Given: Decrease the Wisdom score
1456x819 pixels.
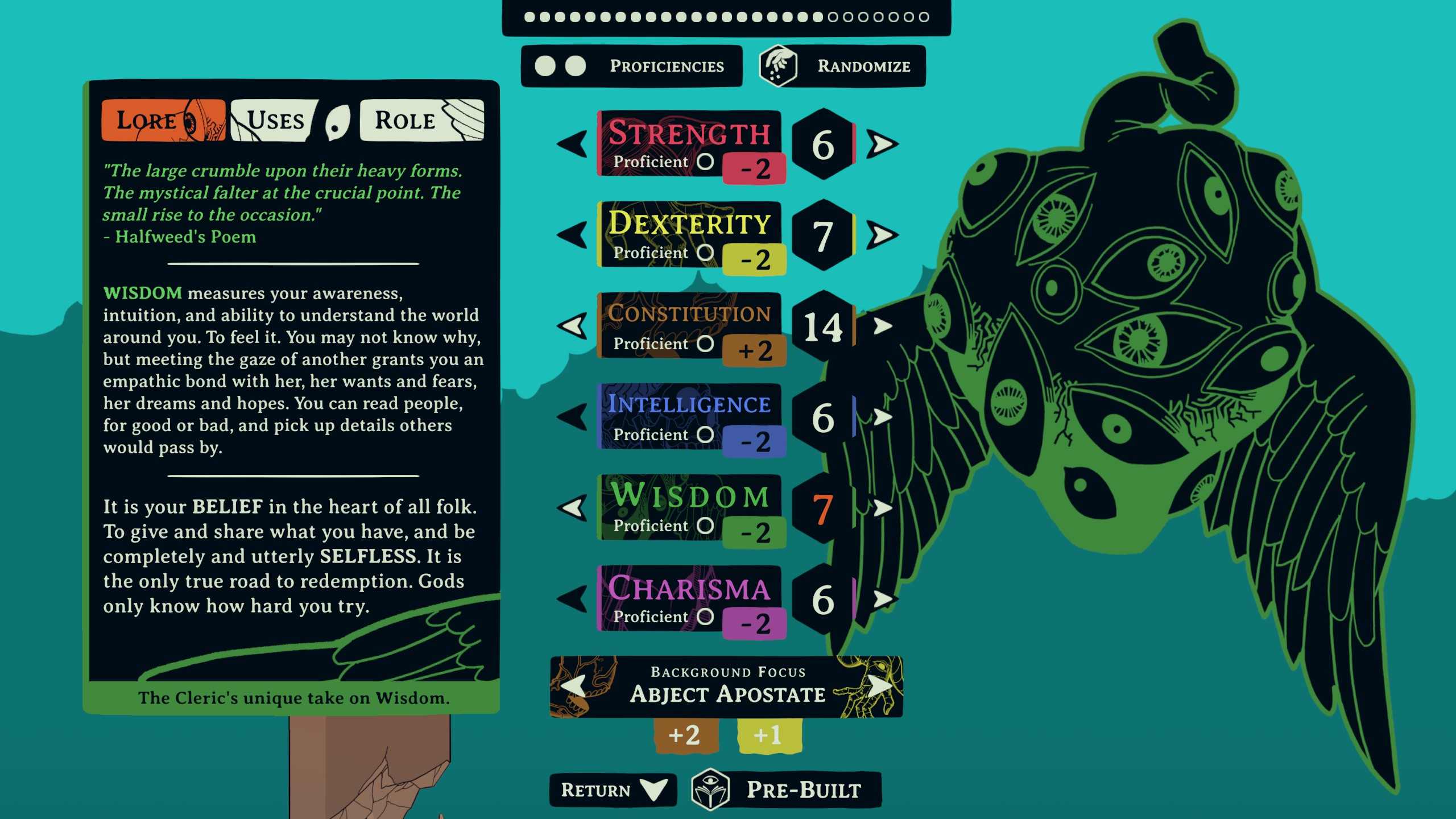Looking at the screenshot, I should (x=572, y=508).
